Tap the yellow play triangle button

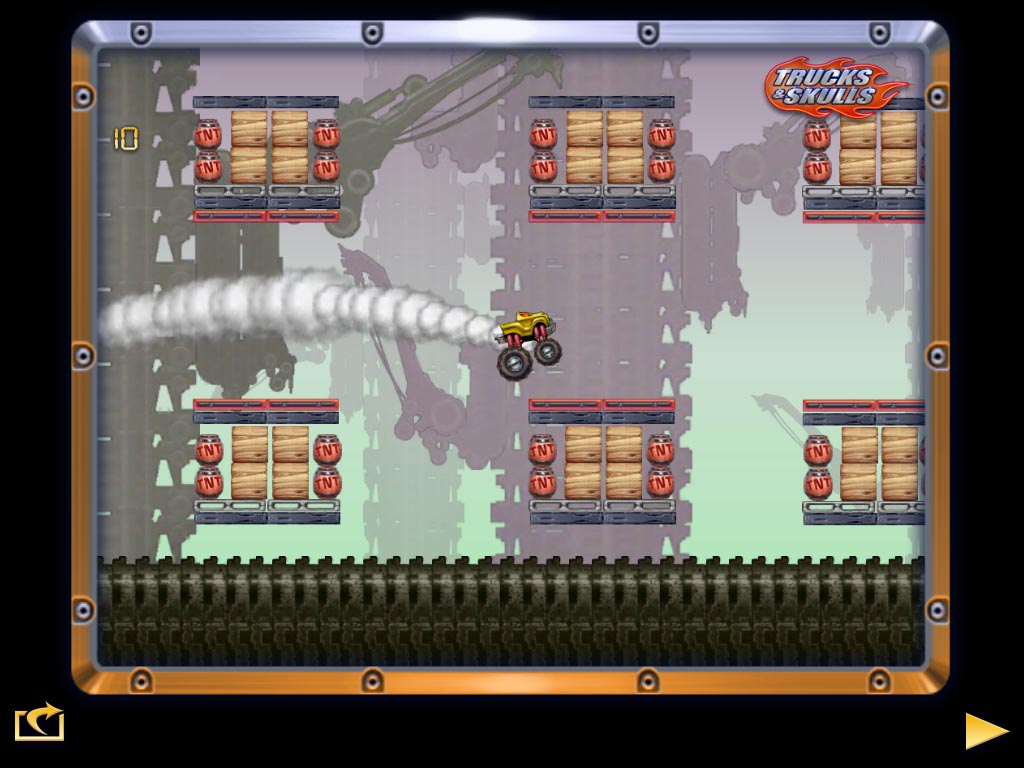point(985,730)
